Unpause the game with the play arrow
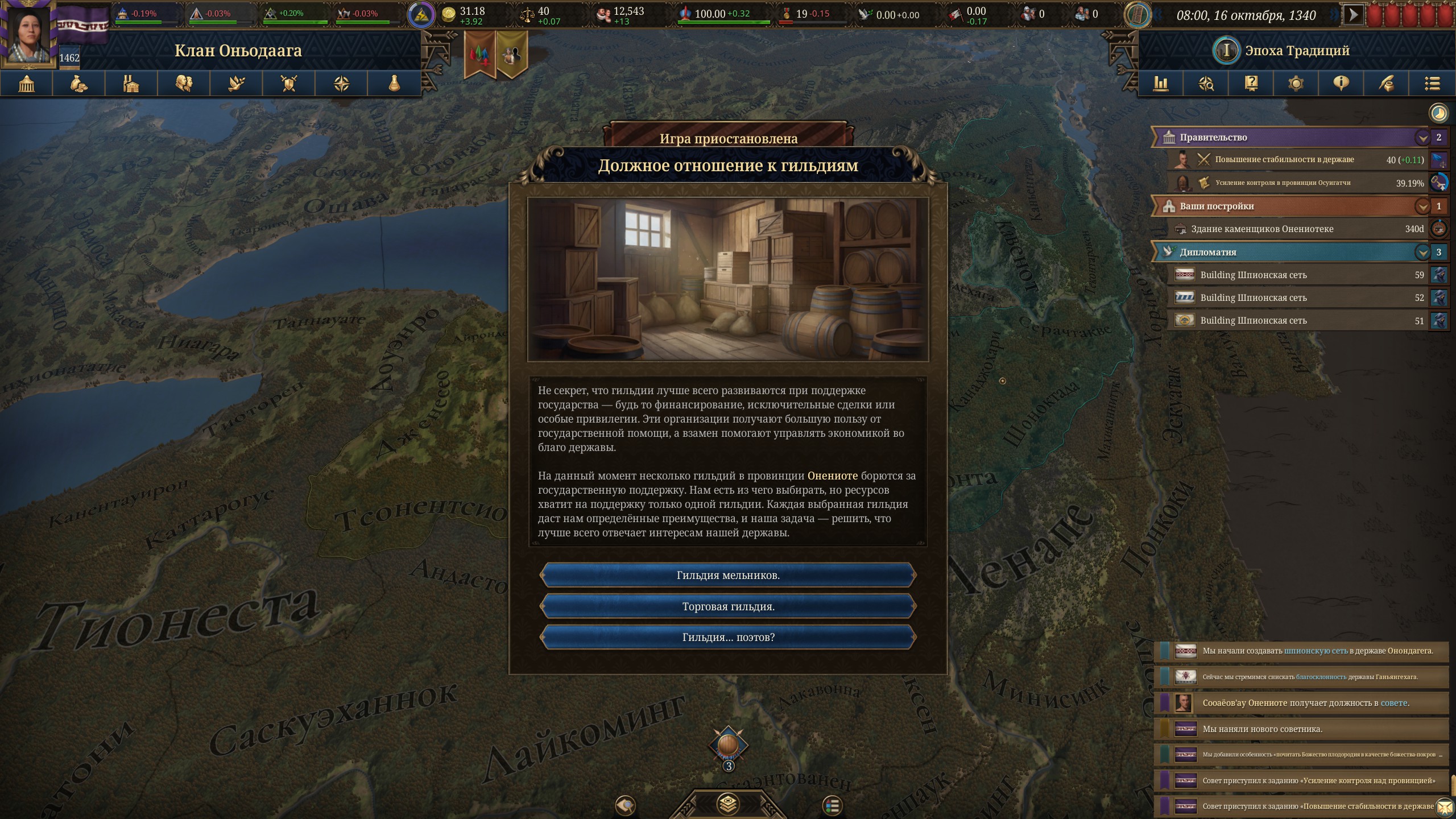 pyautogui.click(x=1353, y=15)
